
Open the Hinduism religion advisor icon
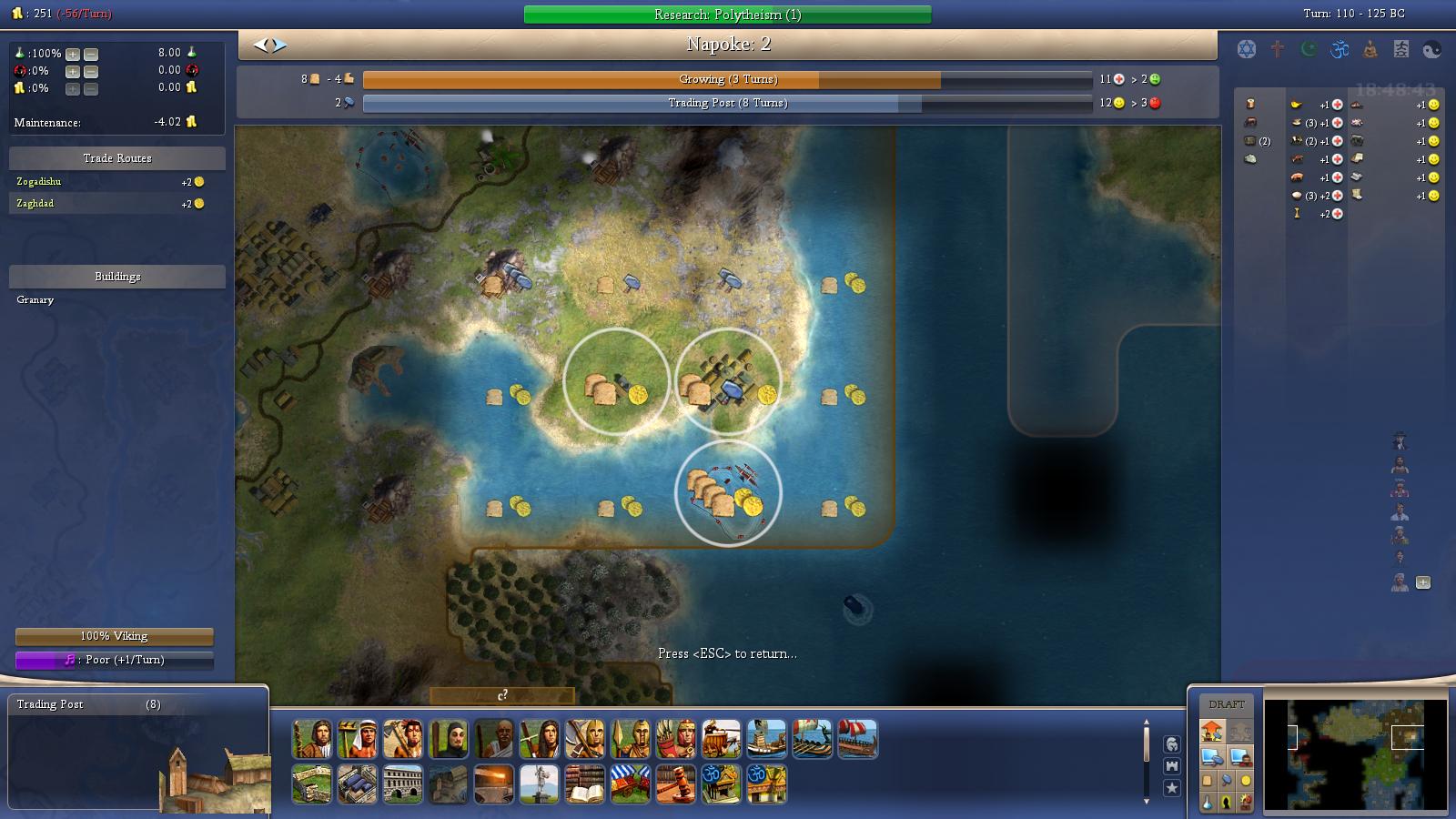coord(1340,48)
